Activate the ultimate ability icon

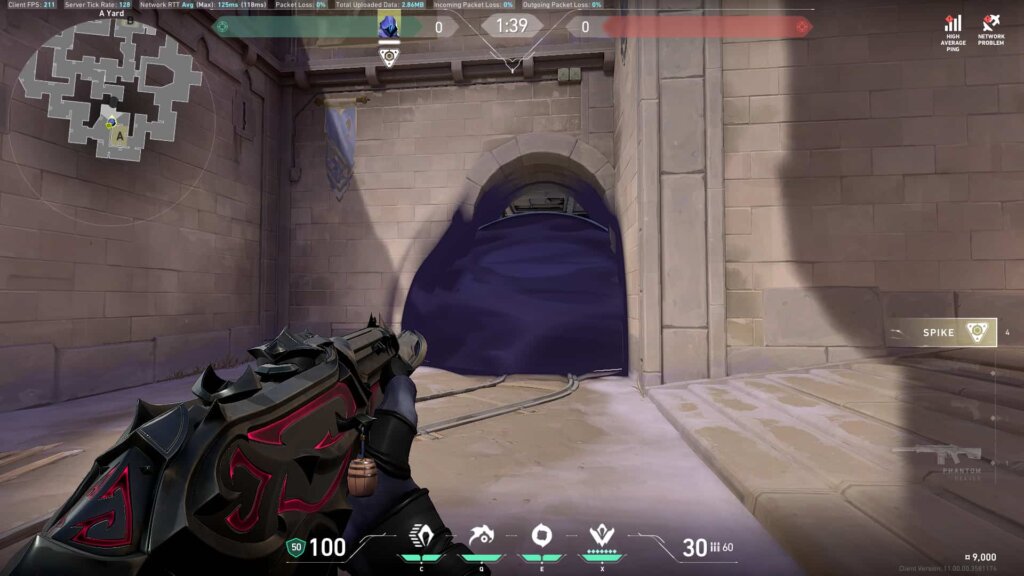pyautogui.click(x=601, y=537)
